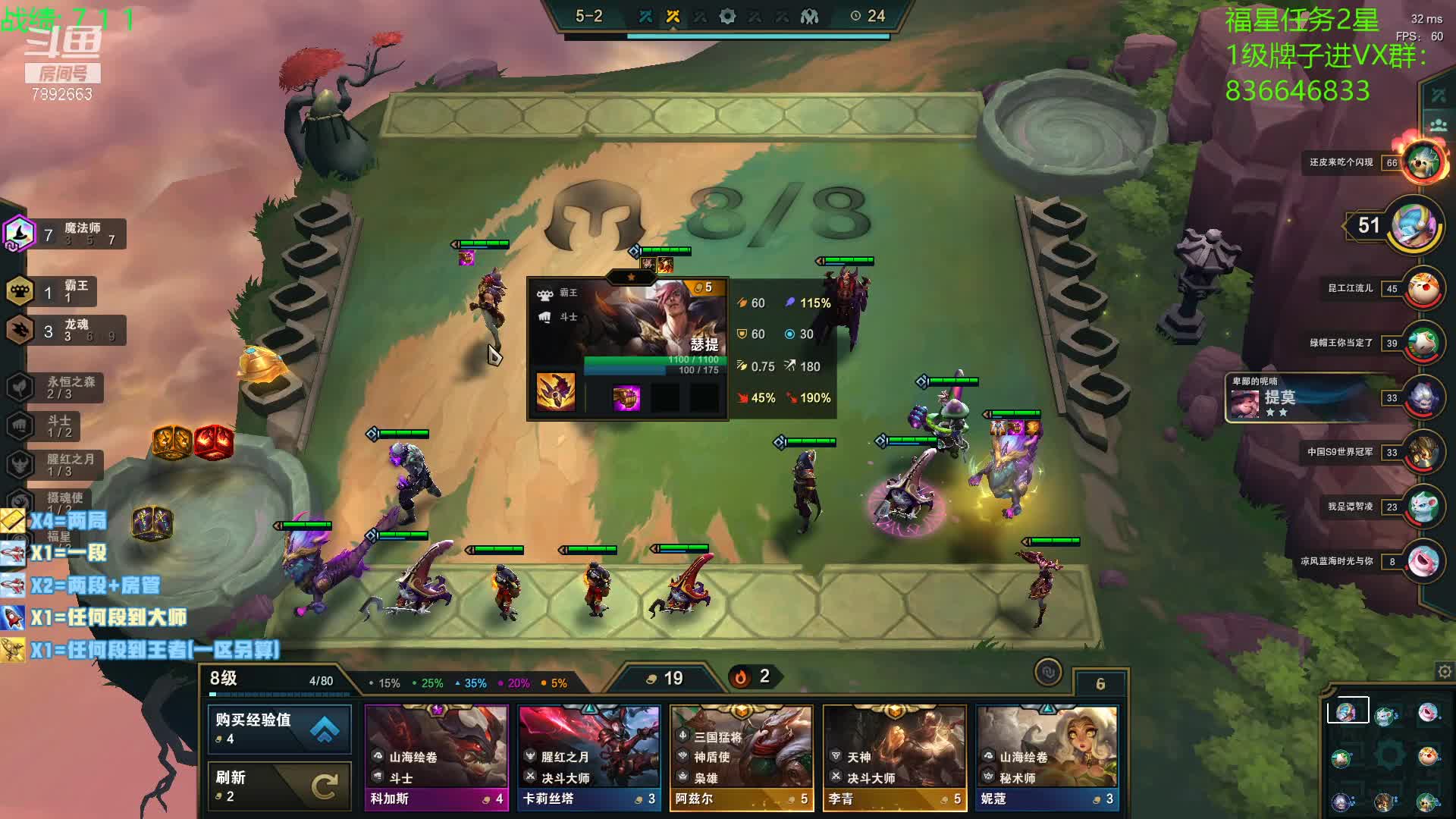Image resolution: width=1456 pixels, height=819 pixels.
Task: View the 永恒之森 trait
Action: pyautogui.click(x=56, y=388)
